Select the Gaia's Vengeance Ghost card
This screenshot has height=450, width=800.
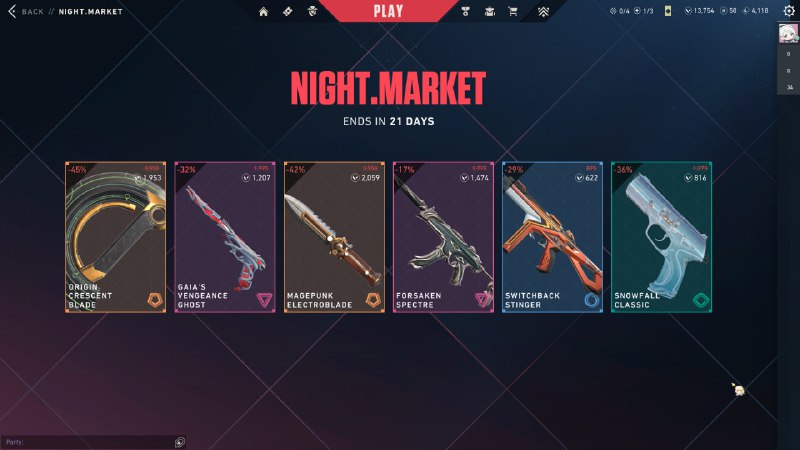[225, 237]
